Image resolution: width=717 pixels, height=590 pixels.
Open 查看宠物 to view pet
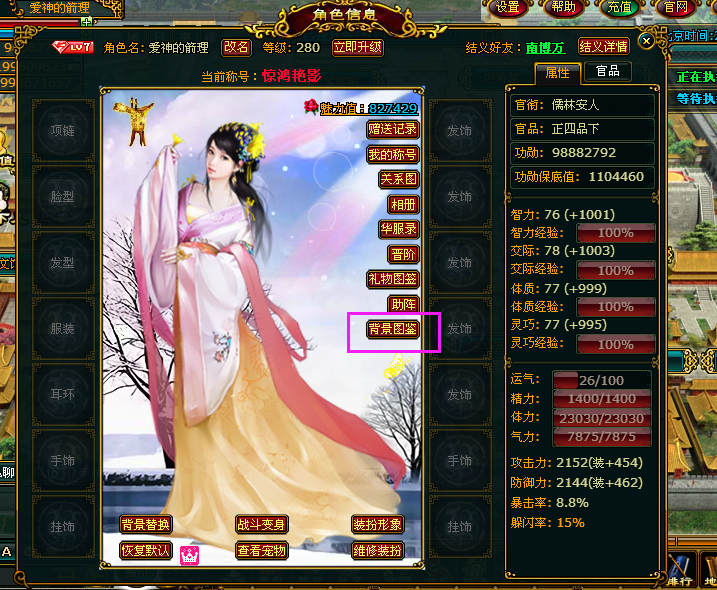point(261,550)
